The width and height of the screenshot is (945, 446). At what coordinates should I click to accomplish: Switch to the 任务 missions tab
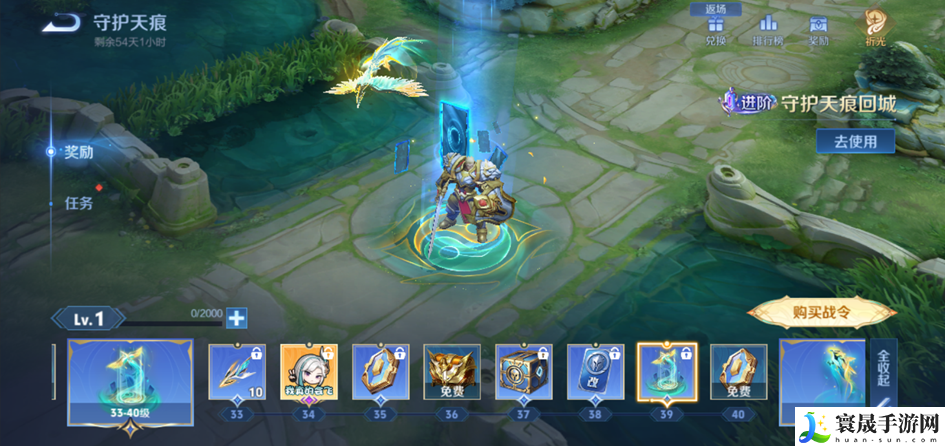pyautogui.click(x=78, y=202)
